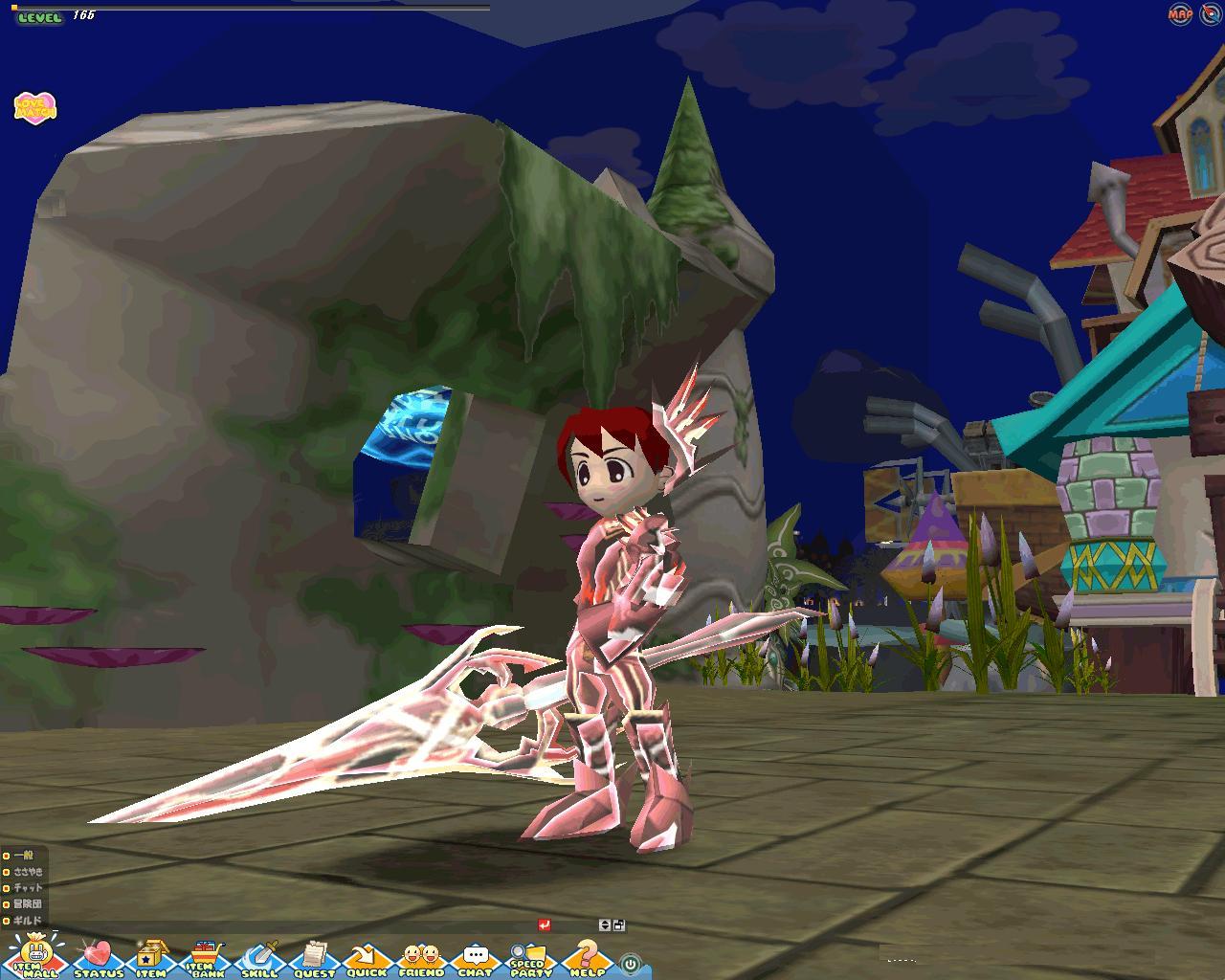1225x980 pixels.
Task: Open the Love Match heart icon
Action: pyautogui.click(x=35, y=107)
